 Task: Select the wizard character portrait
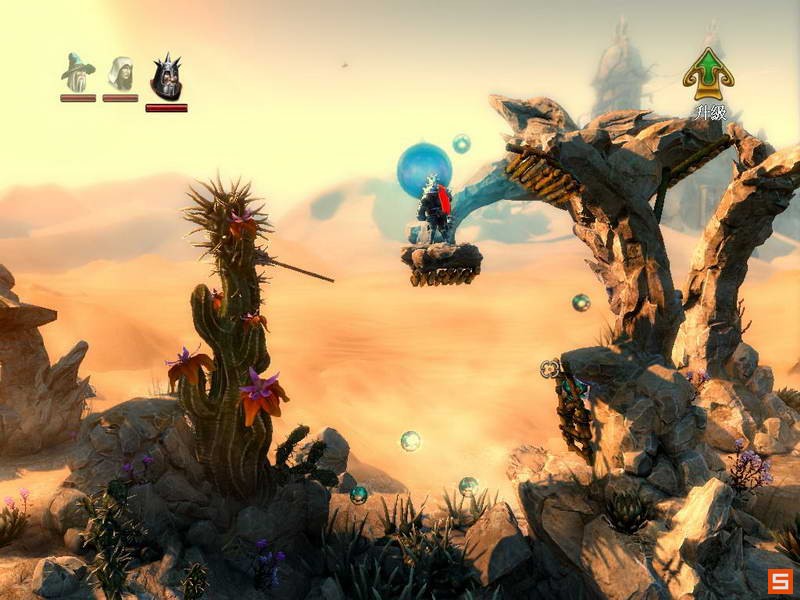[x=77, y=73]
